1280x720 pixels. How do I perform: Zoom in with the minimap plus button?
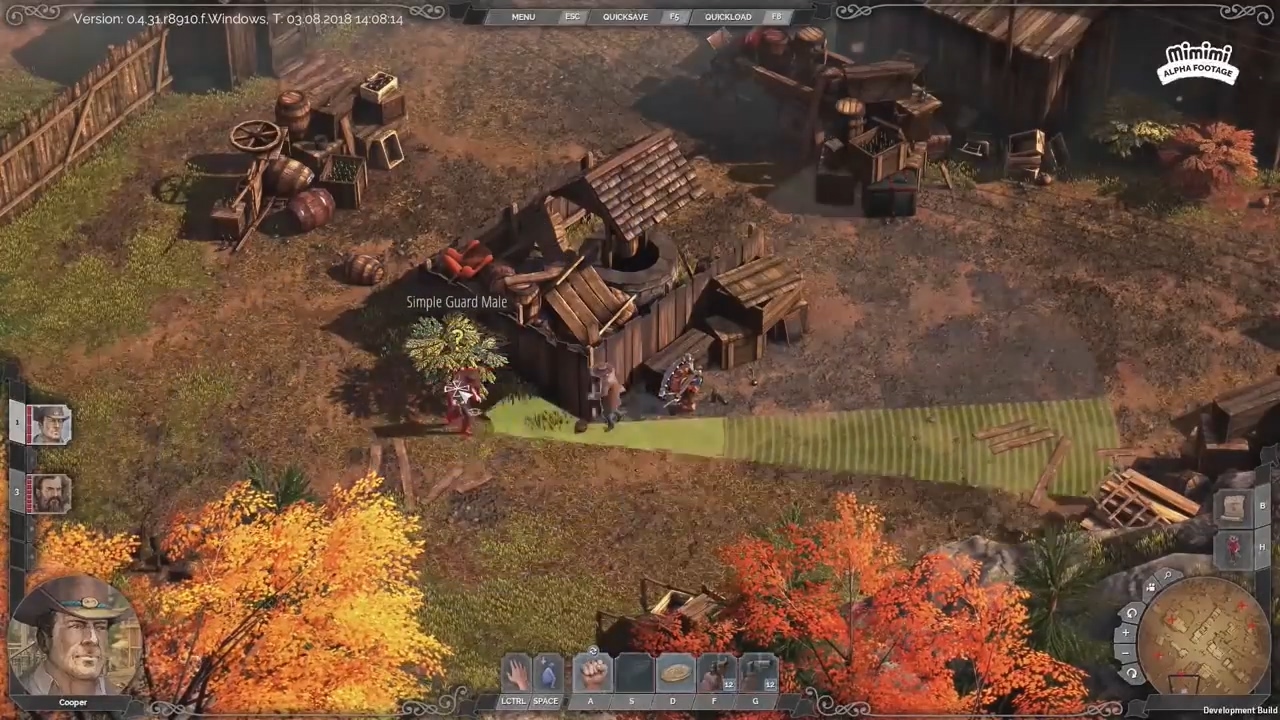[x=1125, y=633]
